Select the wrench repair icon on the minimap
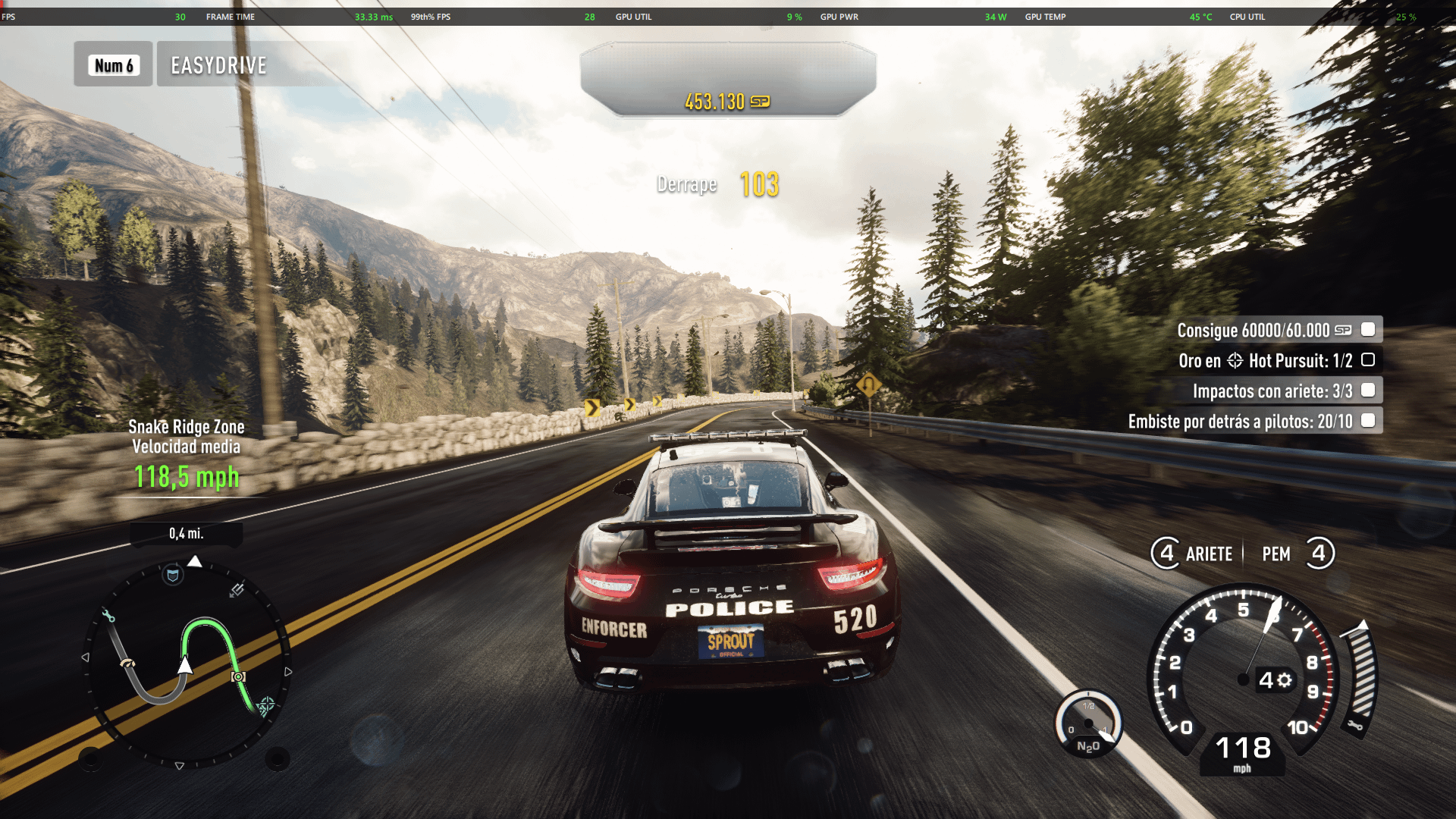Viewport: 1456px width, 819px height. 109,616
